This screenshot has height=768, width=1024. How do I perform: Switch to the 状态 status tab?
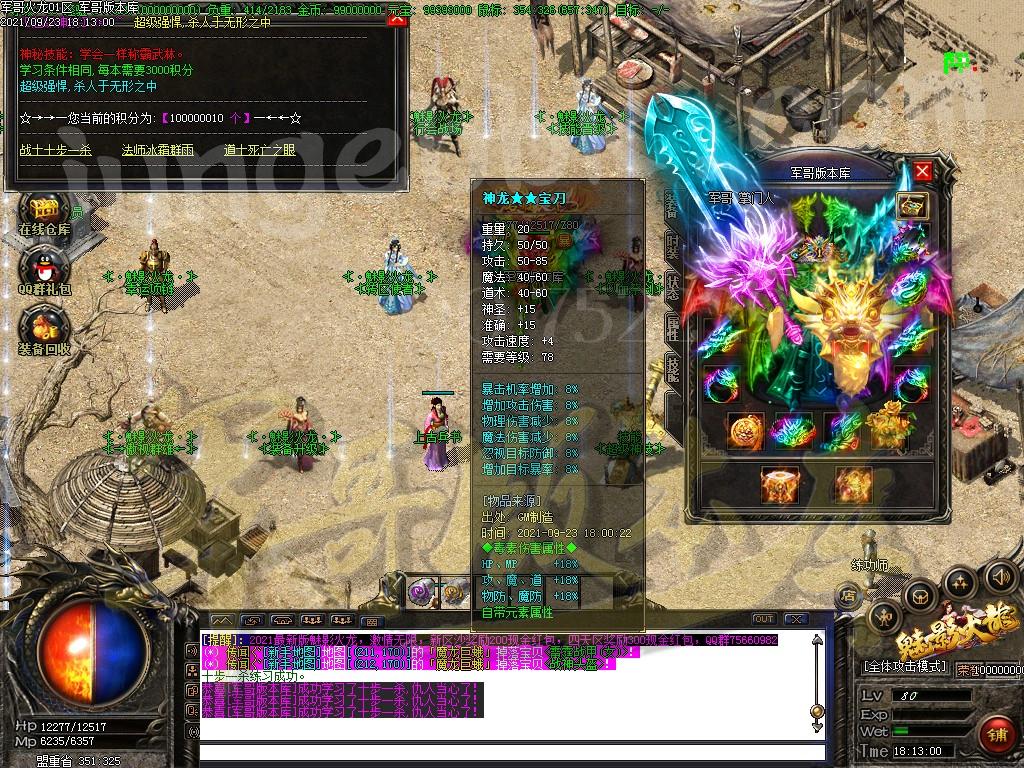(673, 285)
